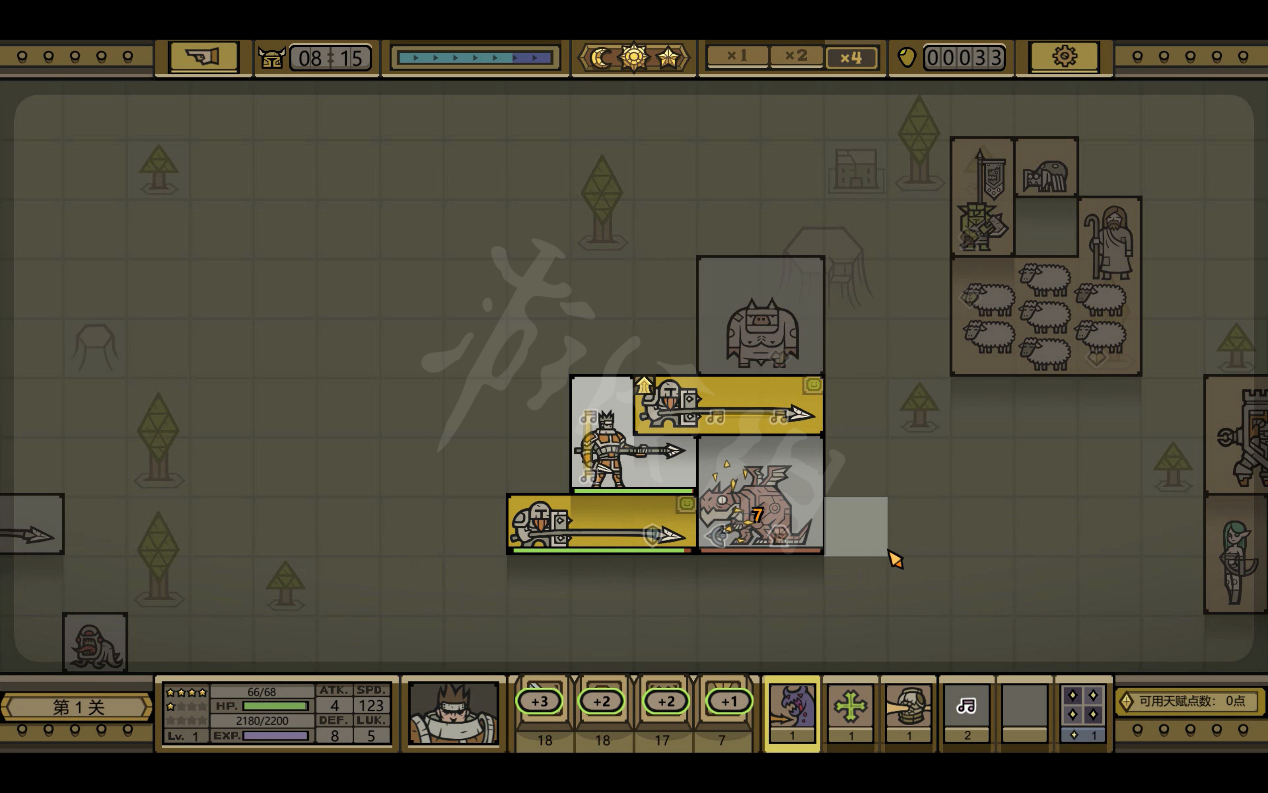The width and height of the screenshot is (1268, 793).
Task: Set game speed to ×2
Action: point(796,57)
